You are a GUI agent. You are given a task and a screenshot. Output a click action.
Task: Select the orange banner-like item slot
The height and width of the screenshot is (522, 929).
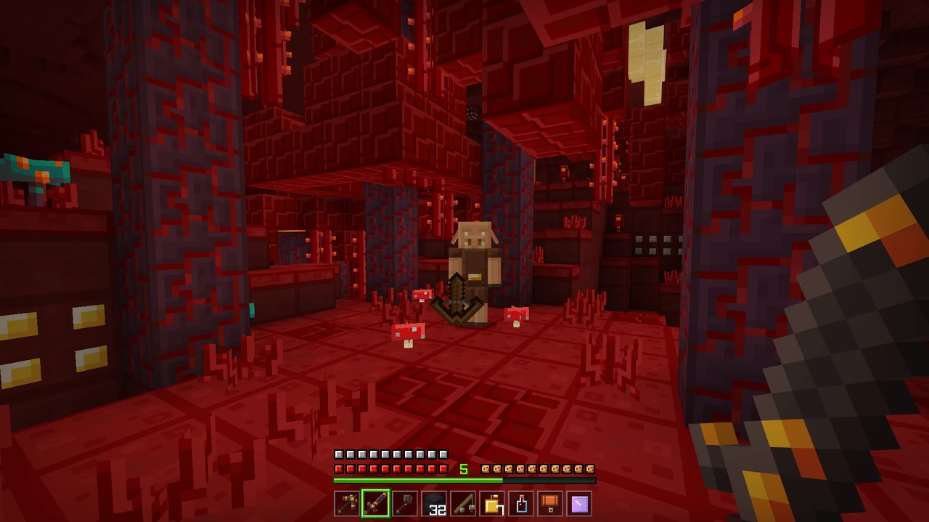(550, 503)
